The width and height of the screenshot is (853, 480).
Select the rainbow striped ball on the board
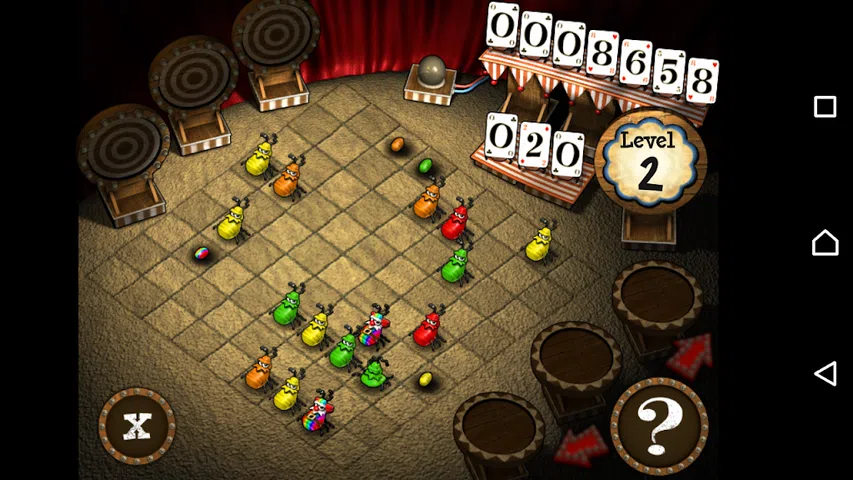coord(201,254)
